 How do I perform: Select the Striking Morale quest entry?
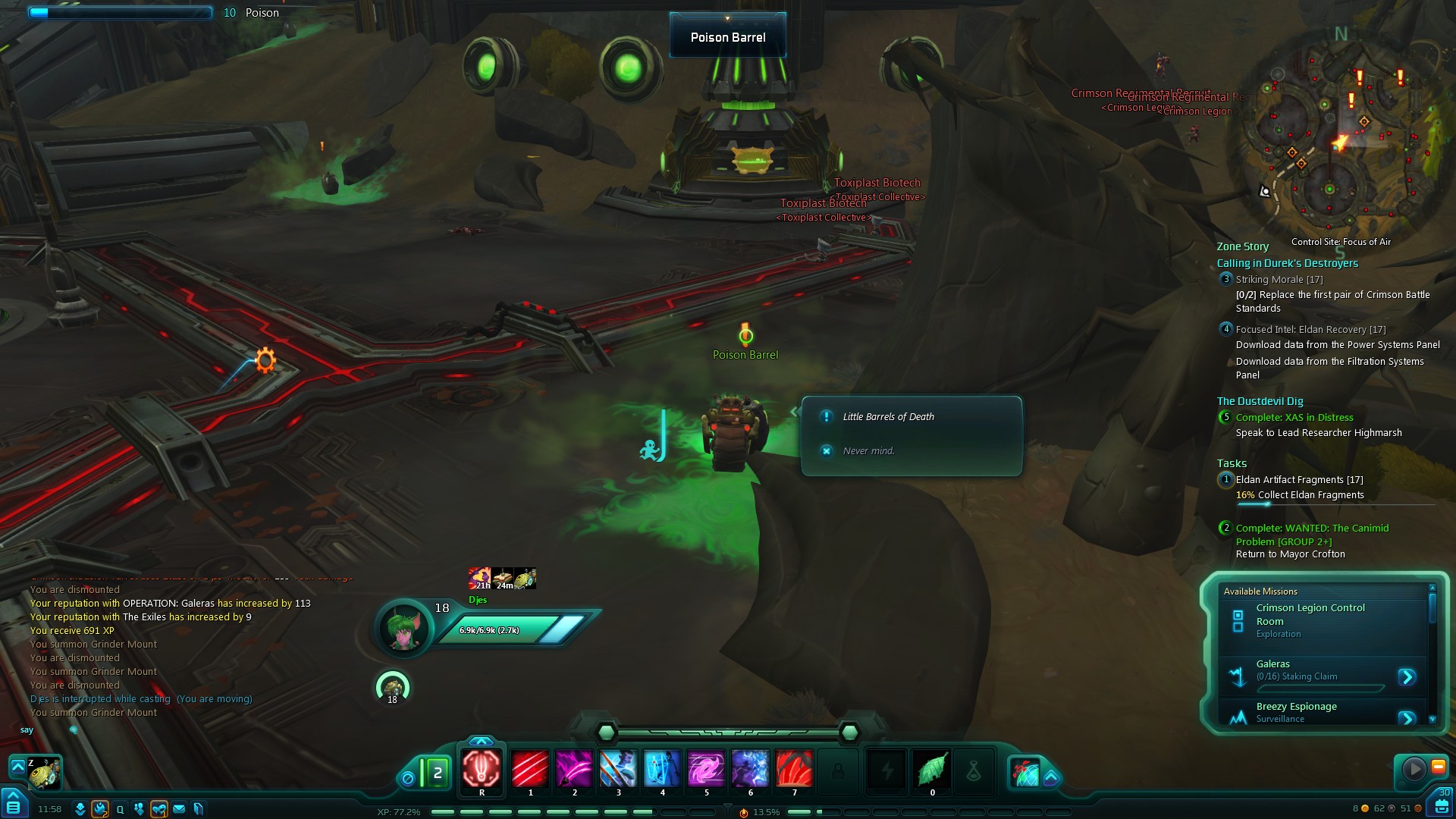[x=1279, y=280]
